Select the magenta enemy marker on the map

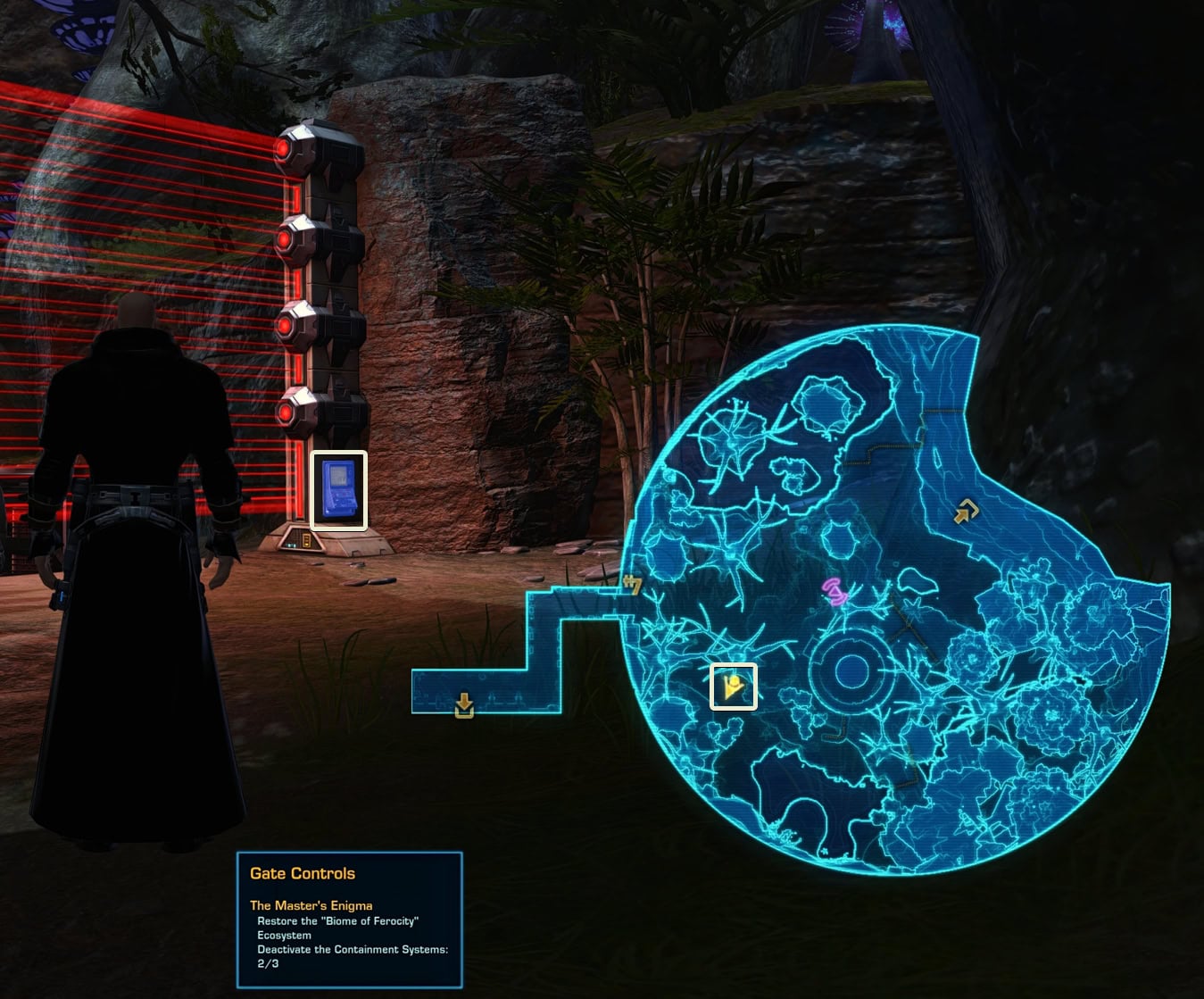pos(834,589)
